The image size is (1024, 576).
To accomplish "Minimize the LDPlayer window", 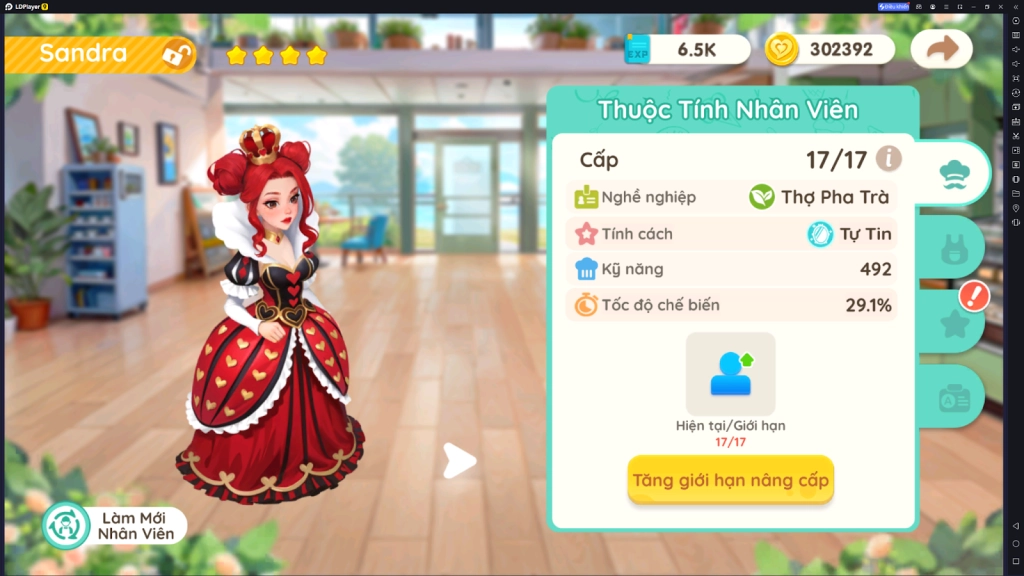I will tap(972, 6).
